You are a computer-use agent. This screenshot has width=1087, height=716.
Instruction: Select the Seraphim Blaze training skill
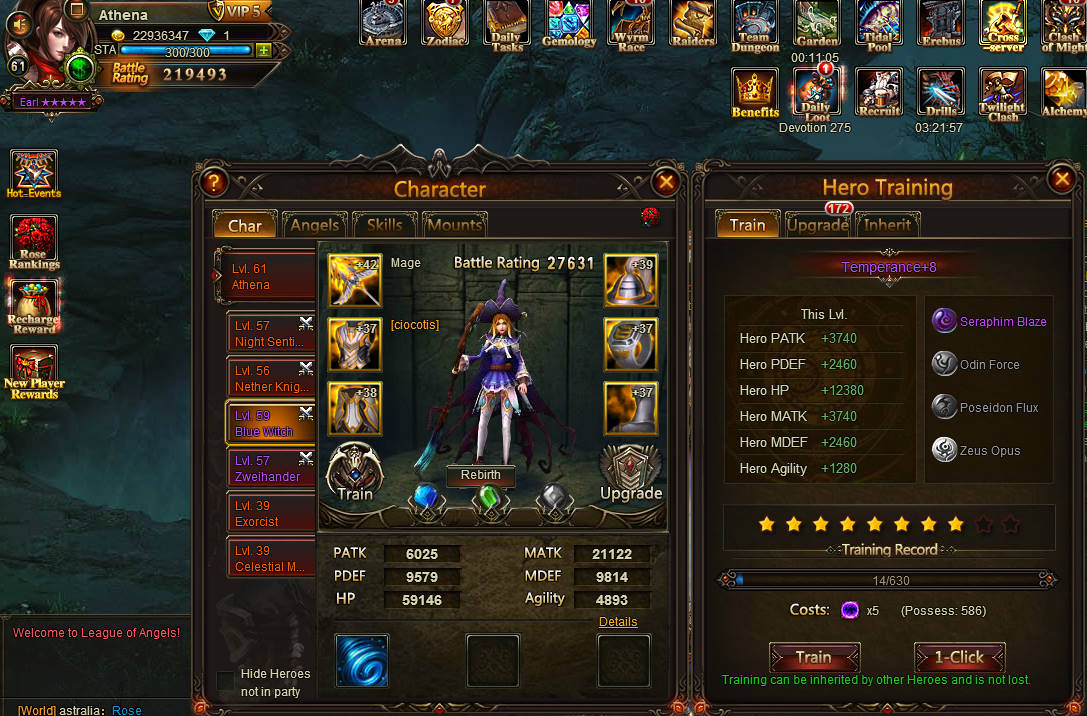[x=988, y=321]
